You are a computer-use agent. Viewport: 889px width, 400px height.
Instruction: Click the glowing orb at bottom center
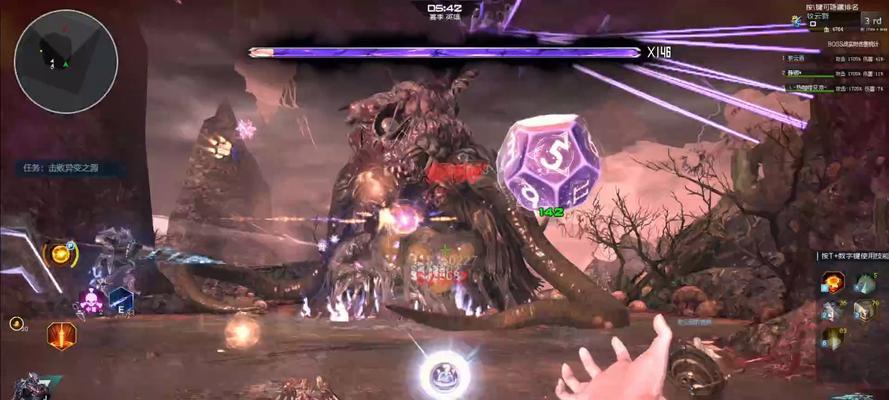coord(444,374)
